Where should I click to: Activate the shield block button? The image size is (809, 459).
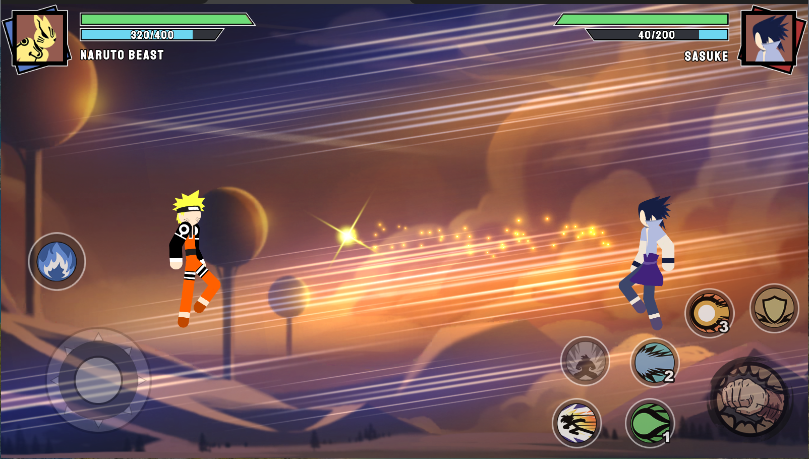(773, 308)
